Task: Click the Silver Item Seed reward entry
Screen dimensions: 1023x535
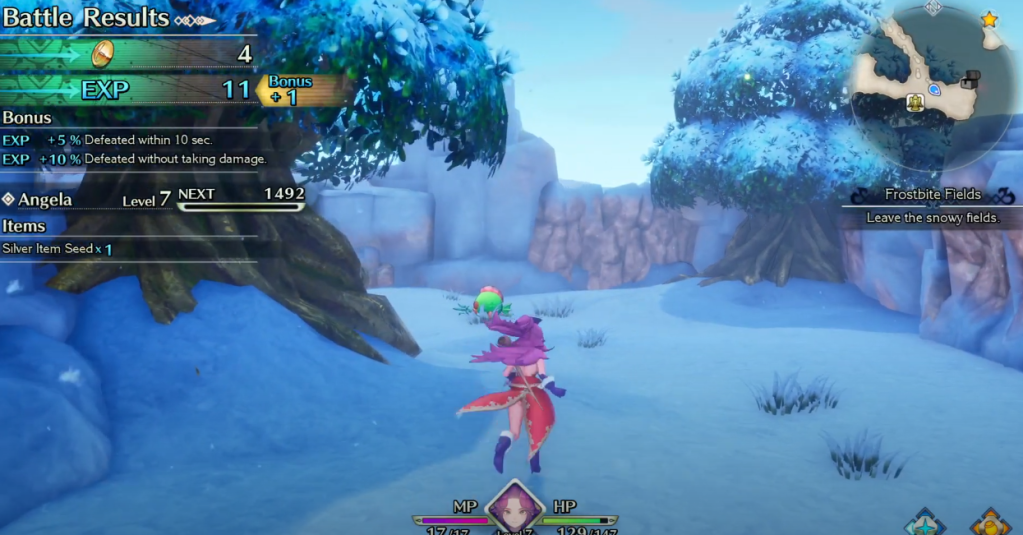Action: coord(57,249)
